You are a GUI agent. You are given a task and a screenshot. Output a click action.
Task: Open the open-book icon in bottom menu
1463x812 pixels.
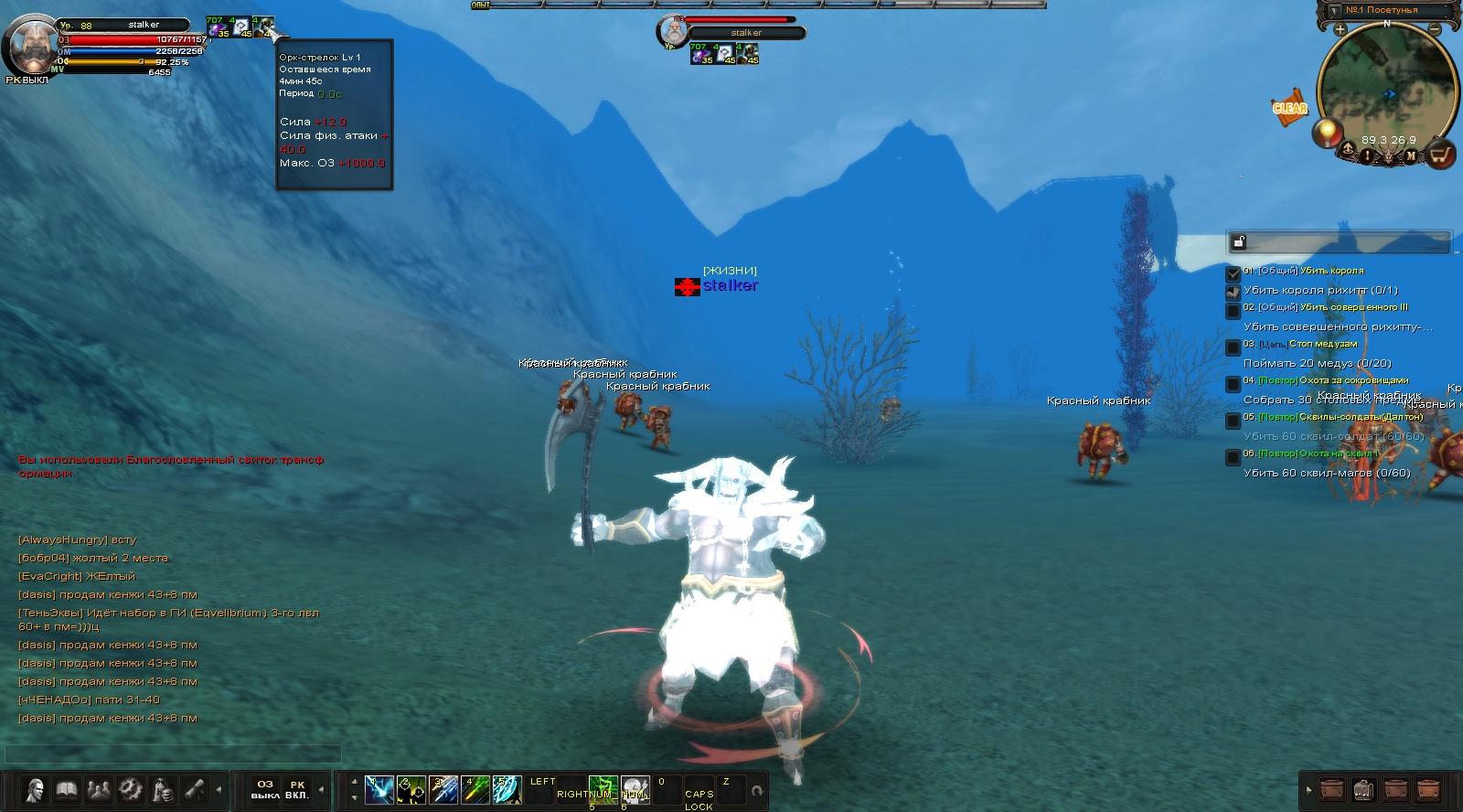pos(66,789)
